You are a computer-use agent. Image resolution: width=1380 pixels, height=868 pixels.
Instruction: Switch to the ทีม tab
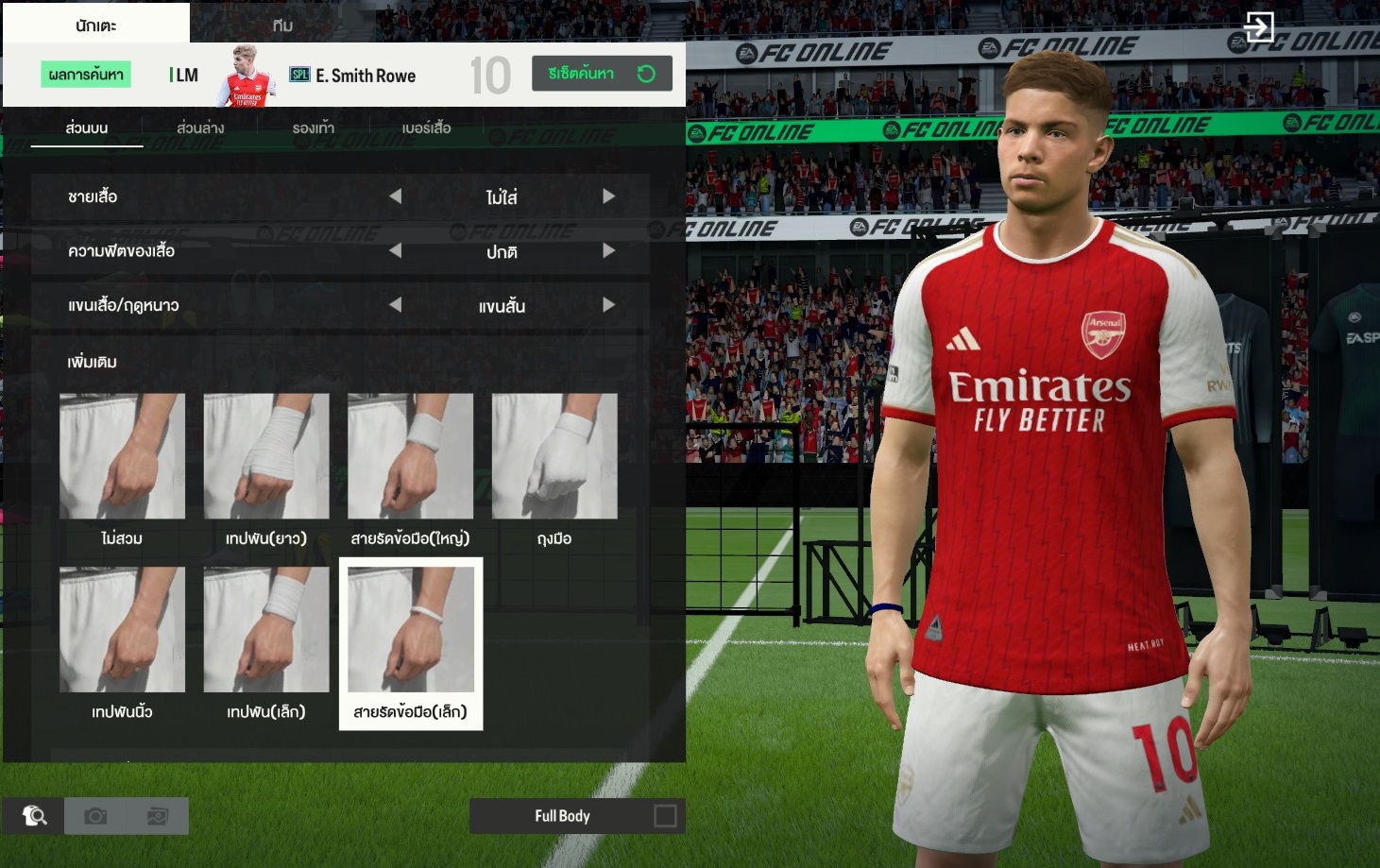(x=282, y=26)
